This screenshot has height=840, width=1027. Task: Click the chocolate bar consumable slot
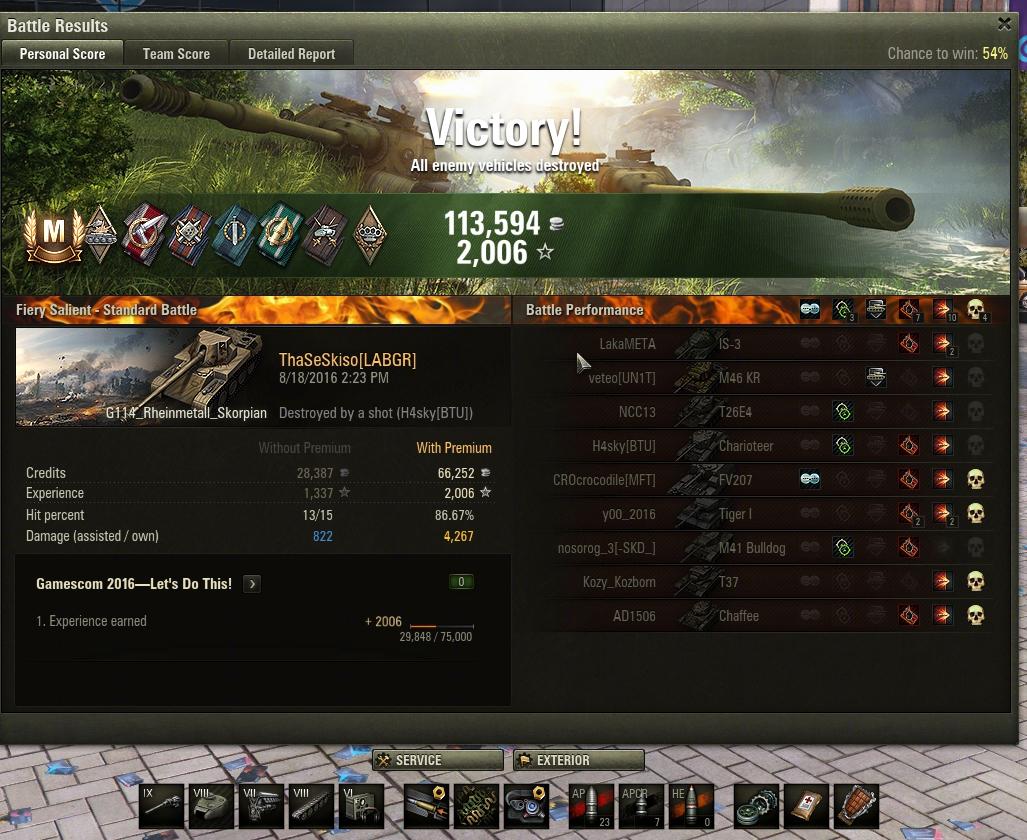855,806
